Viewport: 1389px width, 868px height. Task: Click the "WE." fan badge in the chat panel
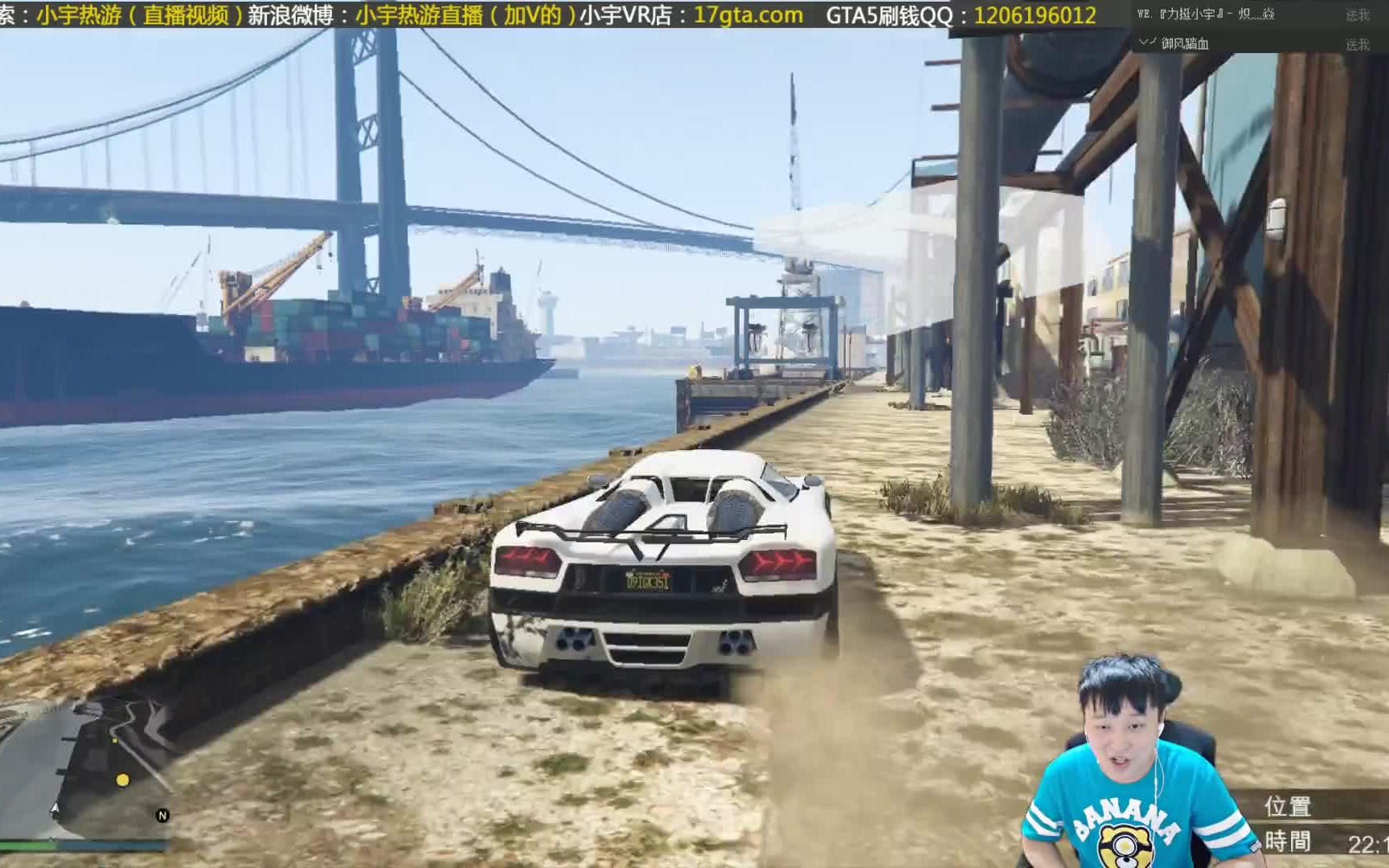click(1143, 13)
